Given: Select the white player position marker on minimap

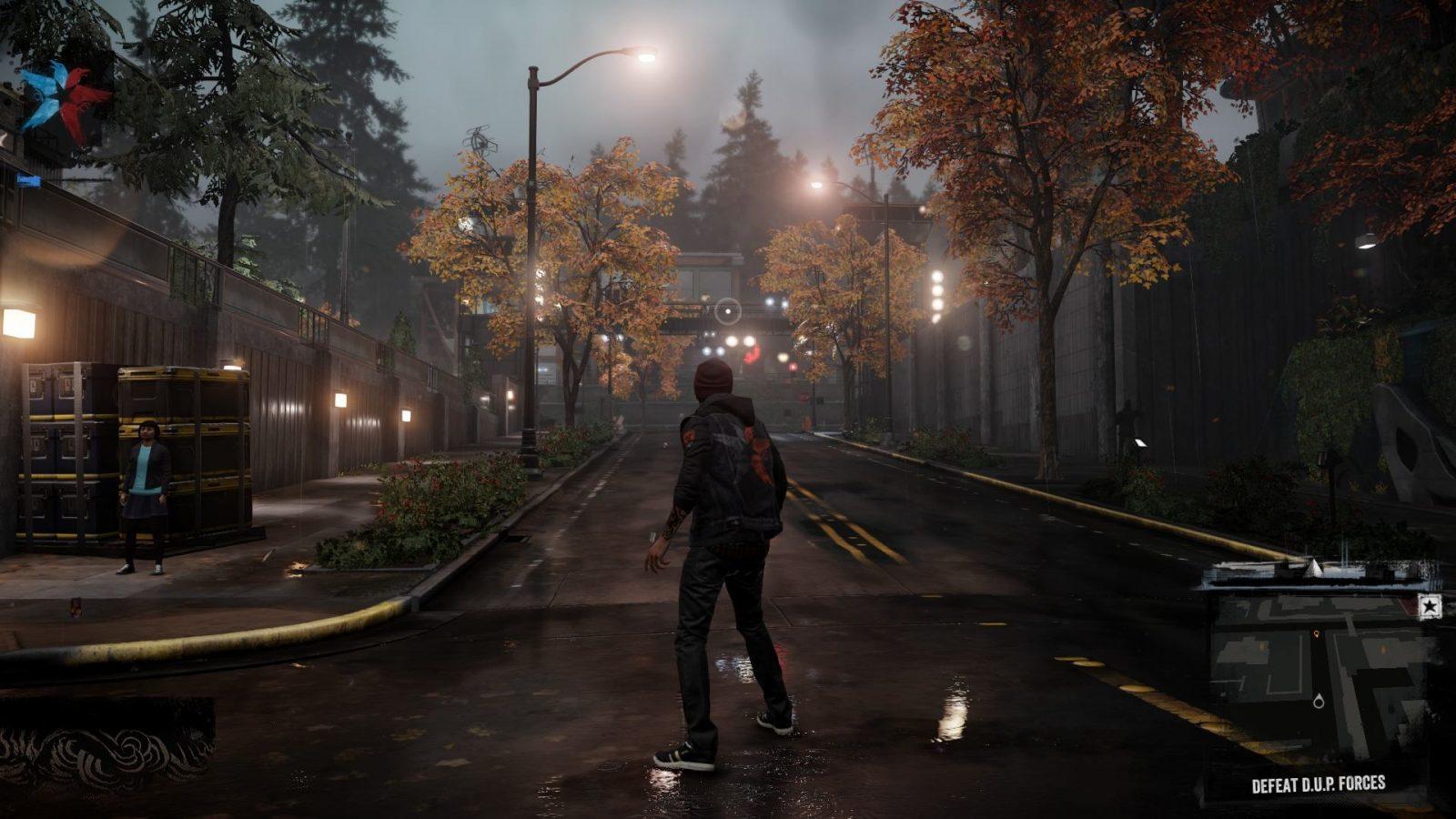Looking at the screenshot, I should point(1319,701).
